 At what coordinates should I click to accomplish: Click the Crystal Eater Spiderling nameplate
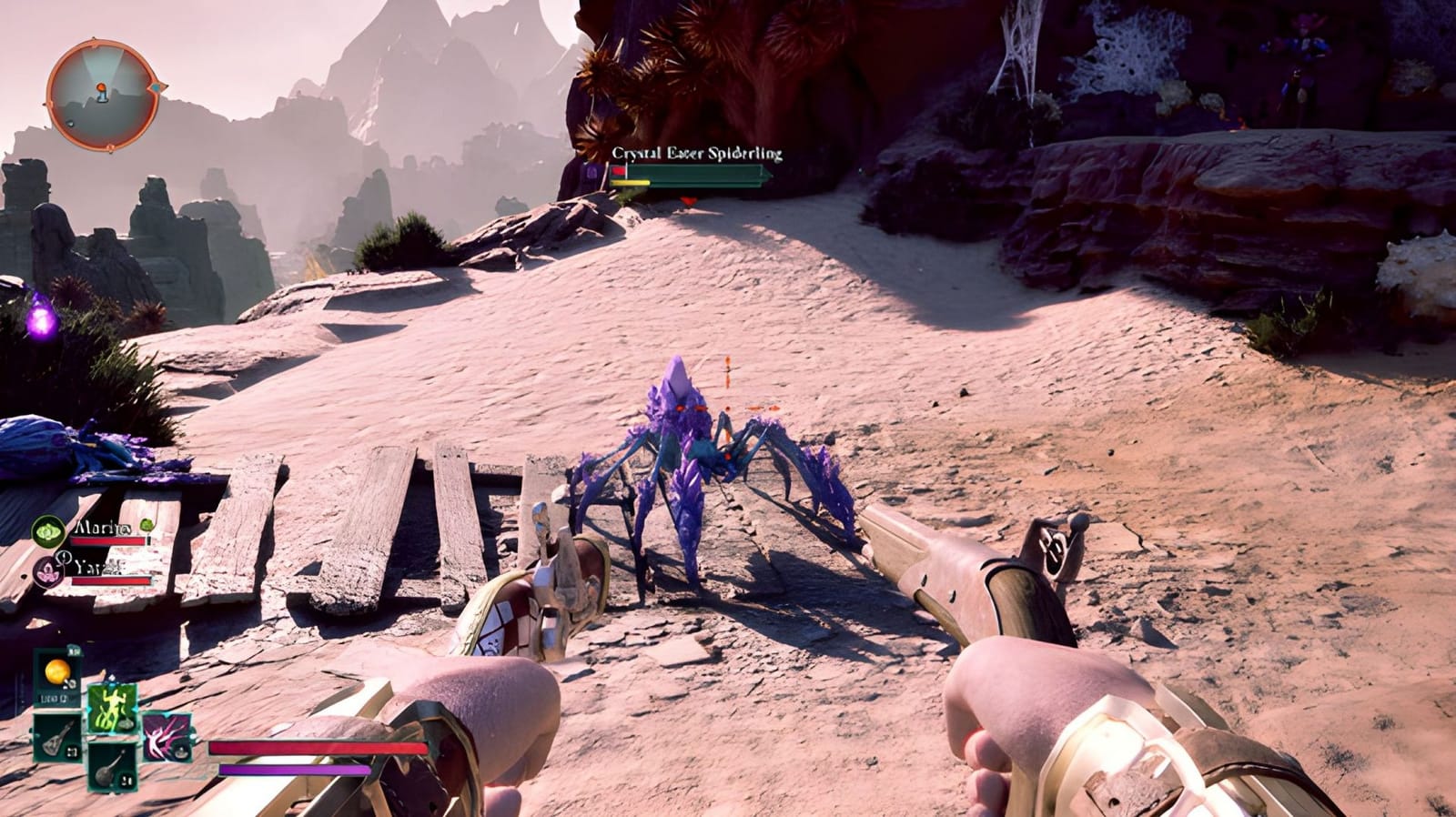pyautogui.click(x=696, y=153)
